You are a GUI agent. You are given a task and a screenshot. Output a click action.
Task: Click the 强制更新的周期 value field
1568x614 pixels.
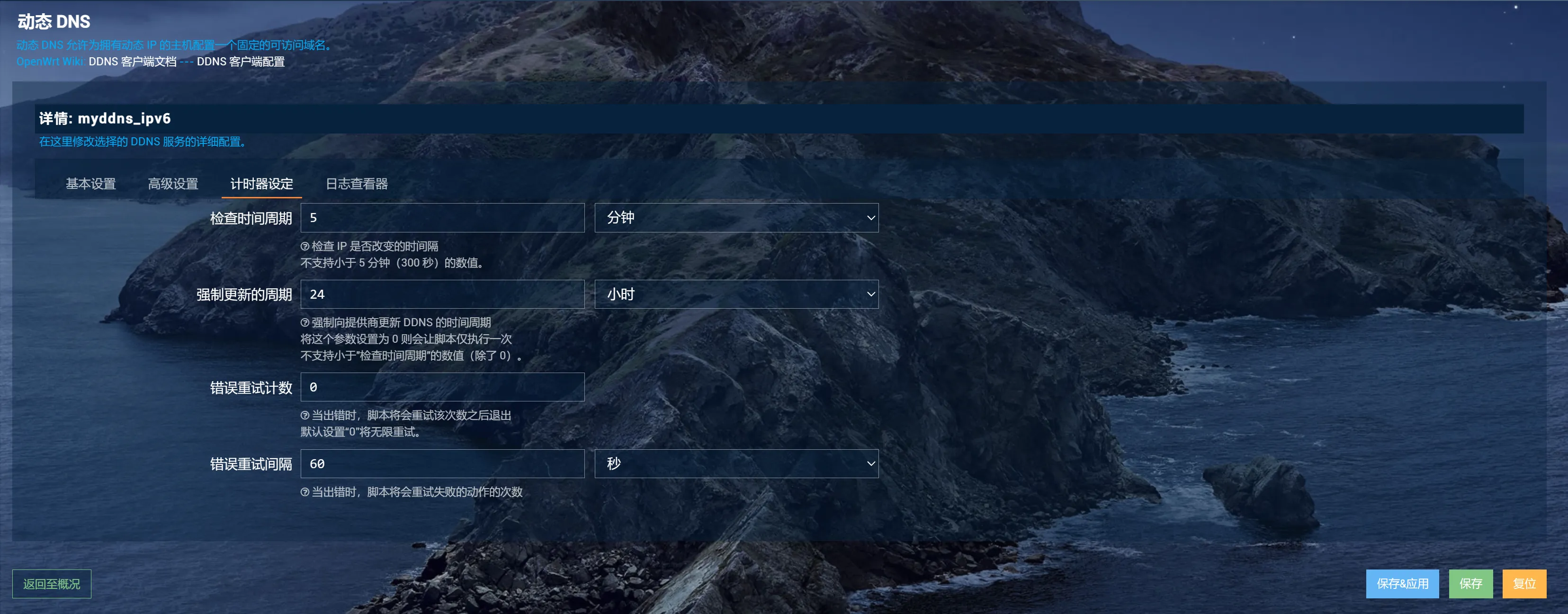[442, 294]
